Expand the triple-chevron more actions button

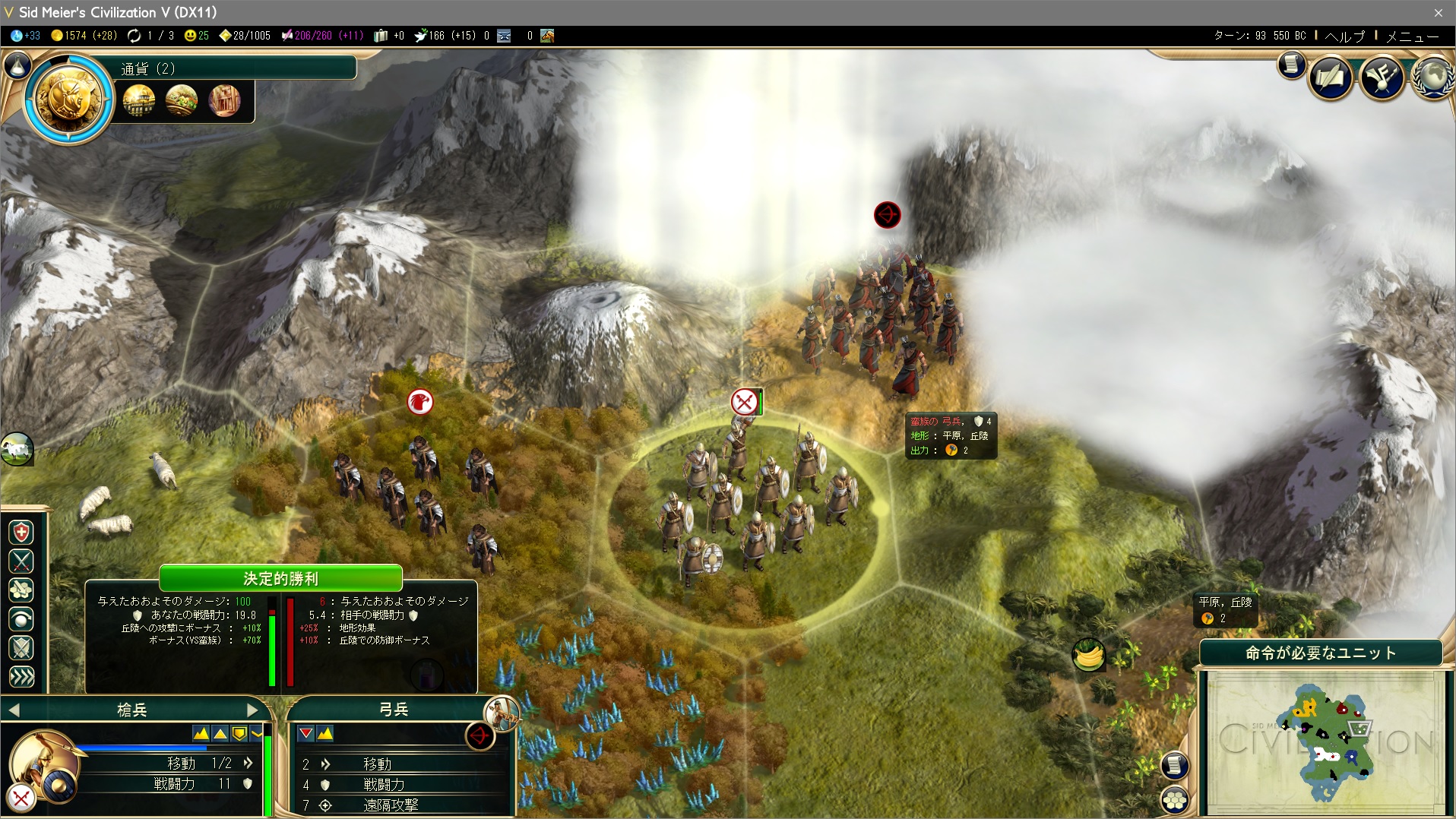[21, 677]
